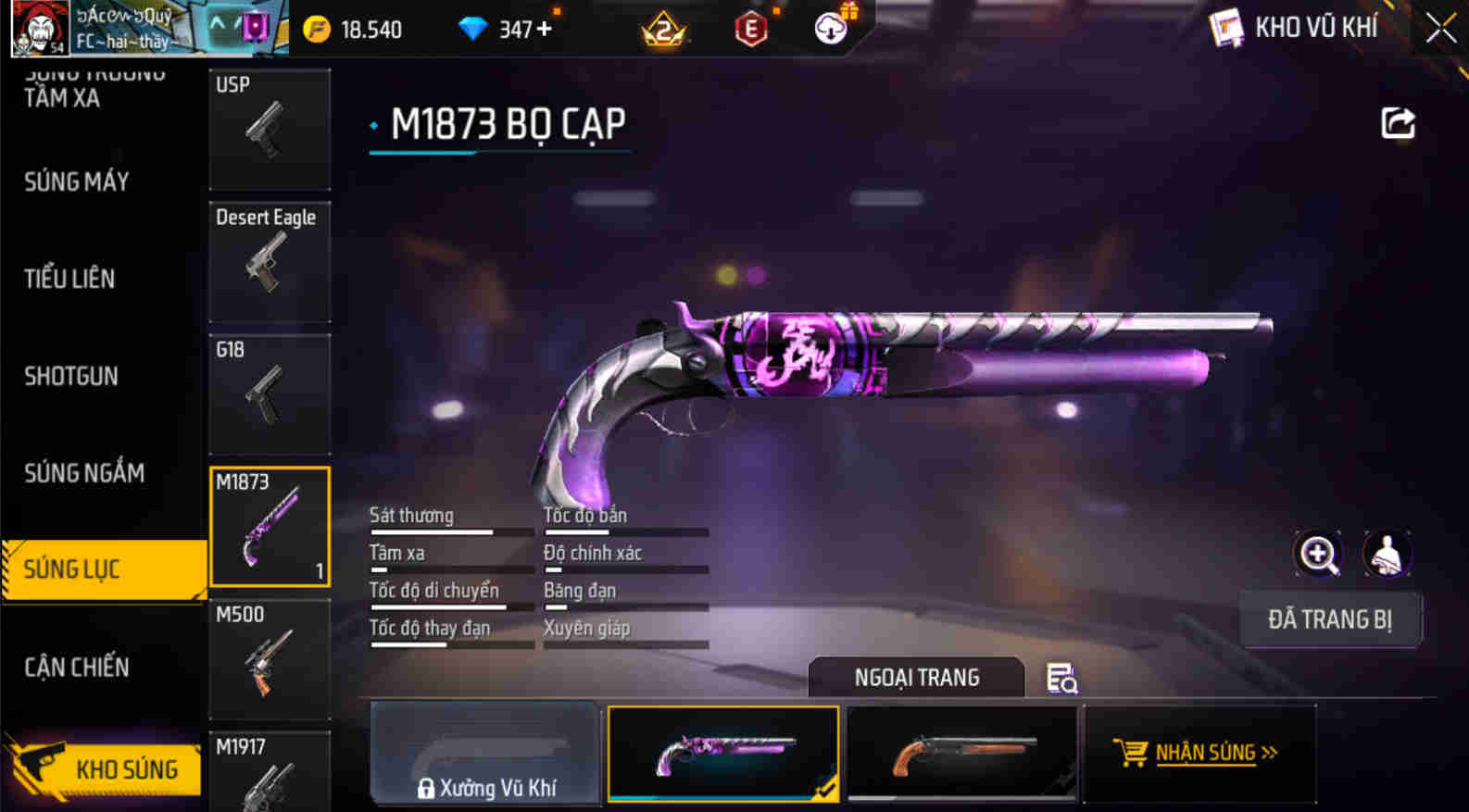
Task: Select the character preview icon beside the magnifier
Action: pos(1386,553)
